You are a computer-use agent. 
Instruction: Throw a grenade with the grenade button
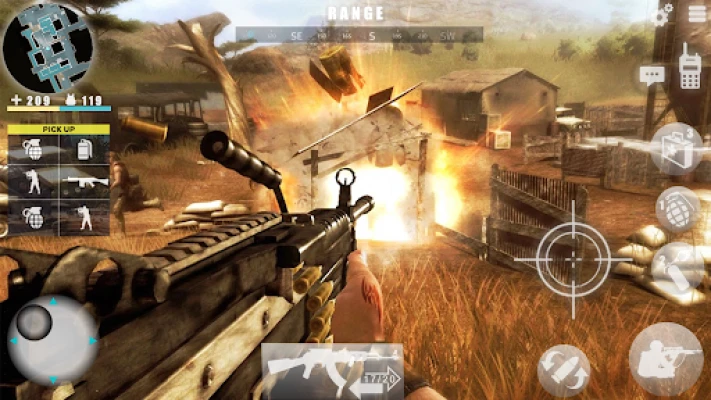coord(677,208)
